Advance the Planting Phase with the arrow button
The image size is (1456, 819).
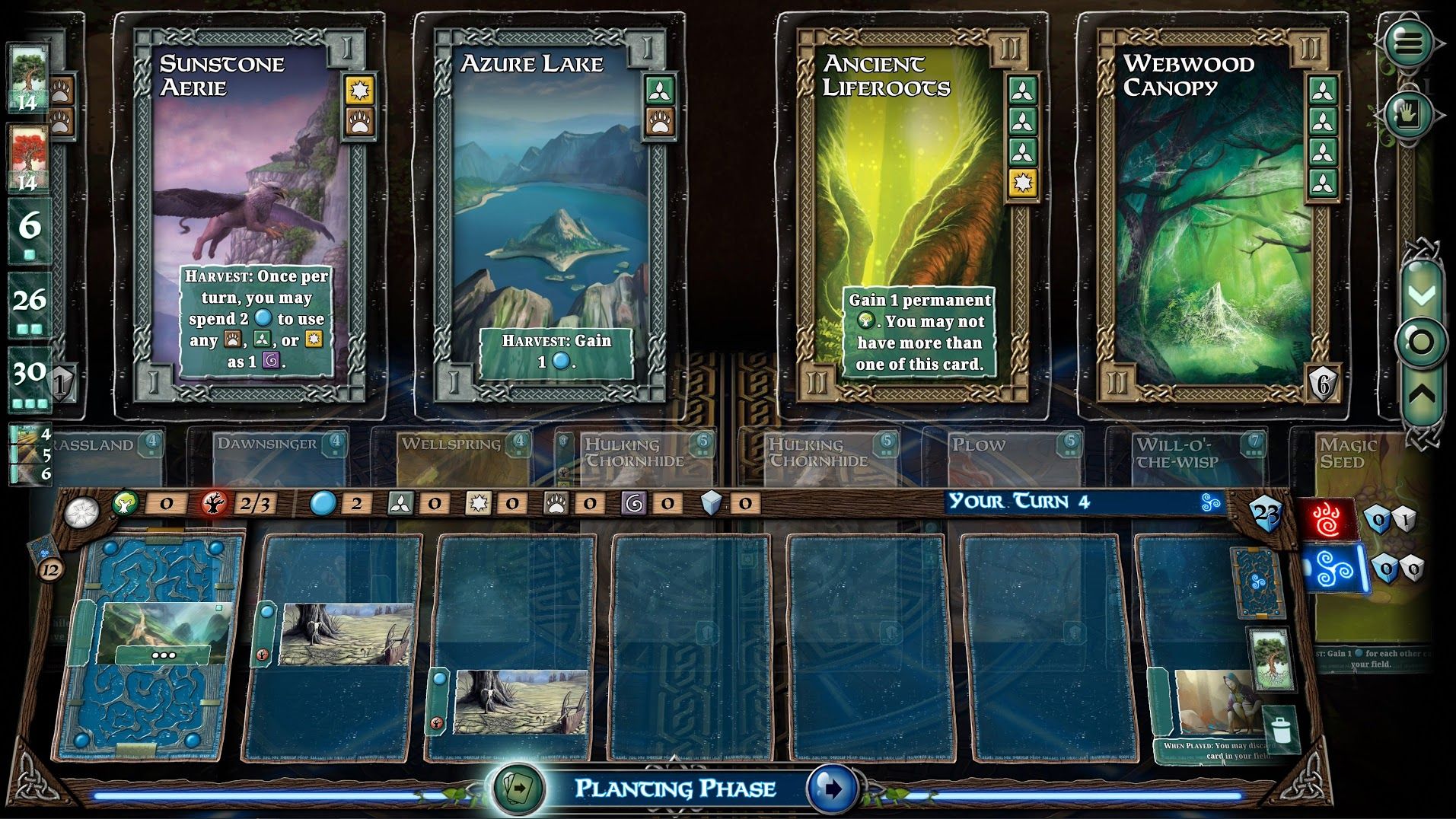[x=831, y=789]
